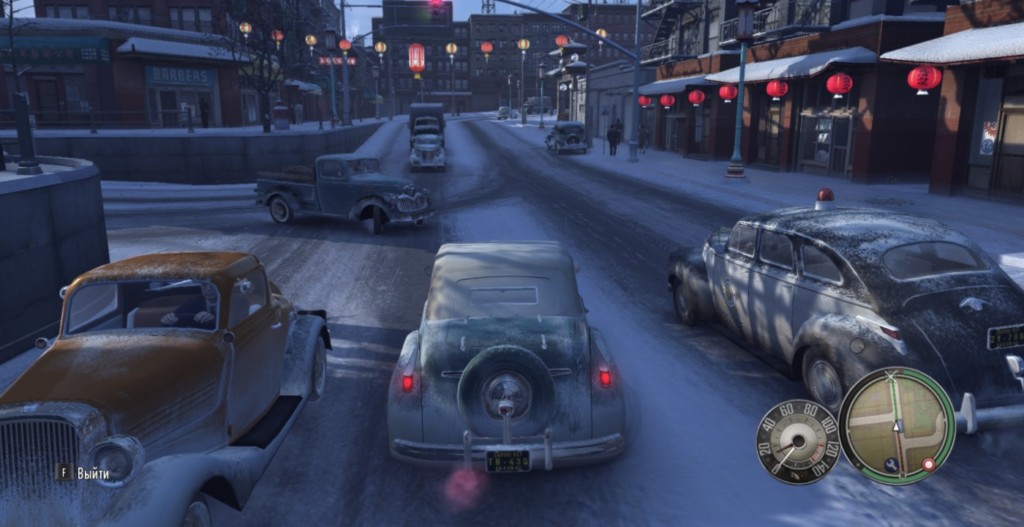Click the white player arrow on the minimap

(x=897, y=425)
